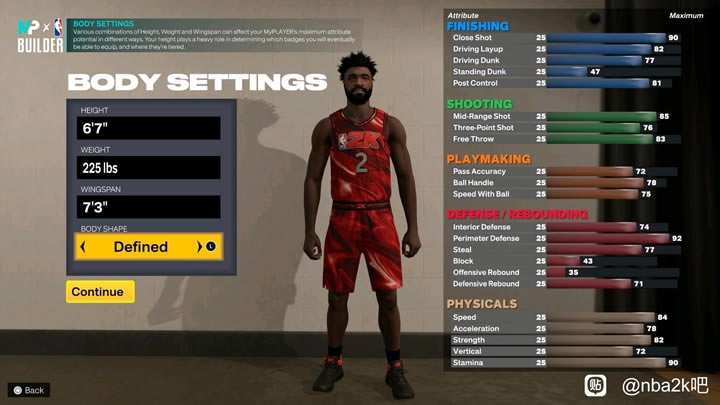Select the Height field showing 6'7"
The image size is (720, 405).
[x=149, y=128]
